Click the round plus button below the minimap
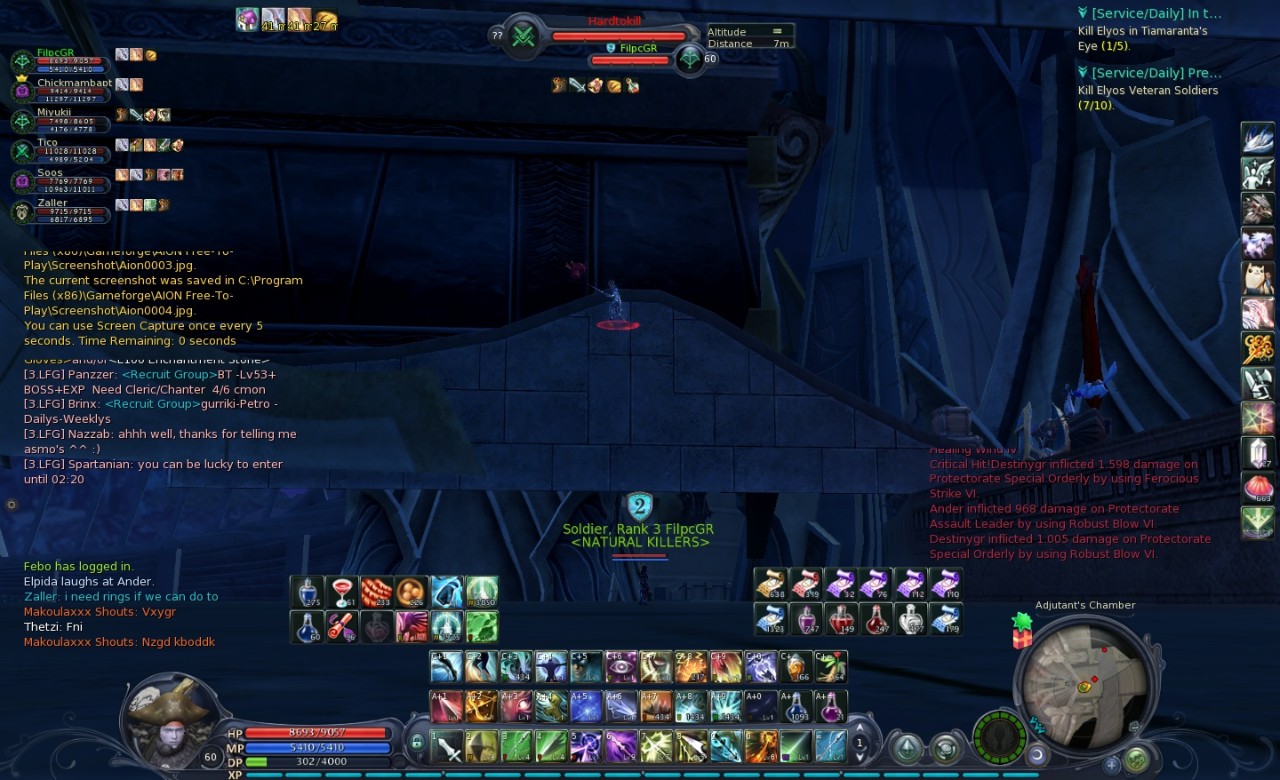This screenshot has height=780, width=1280. [1111, 764]
